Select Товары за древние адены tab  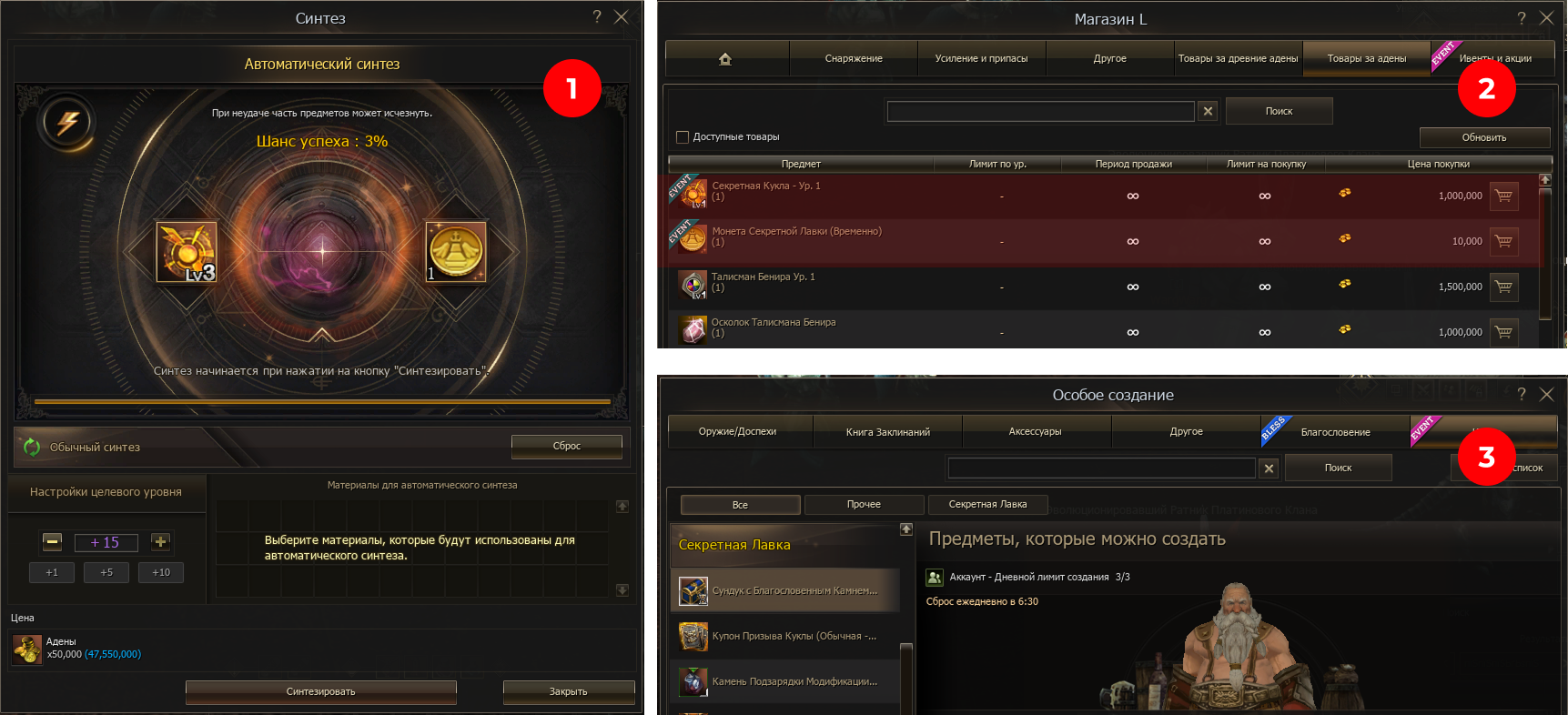point(1238,58)
